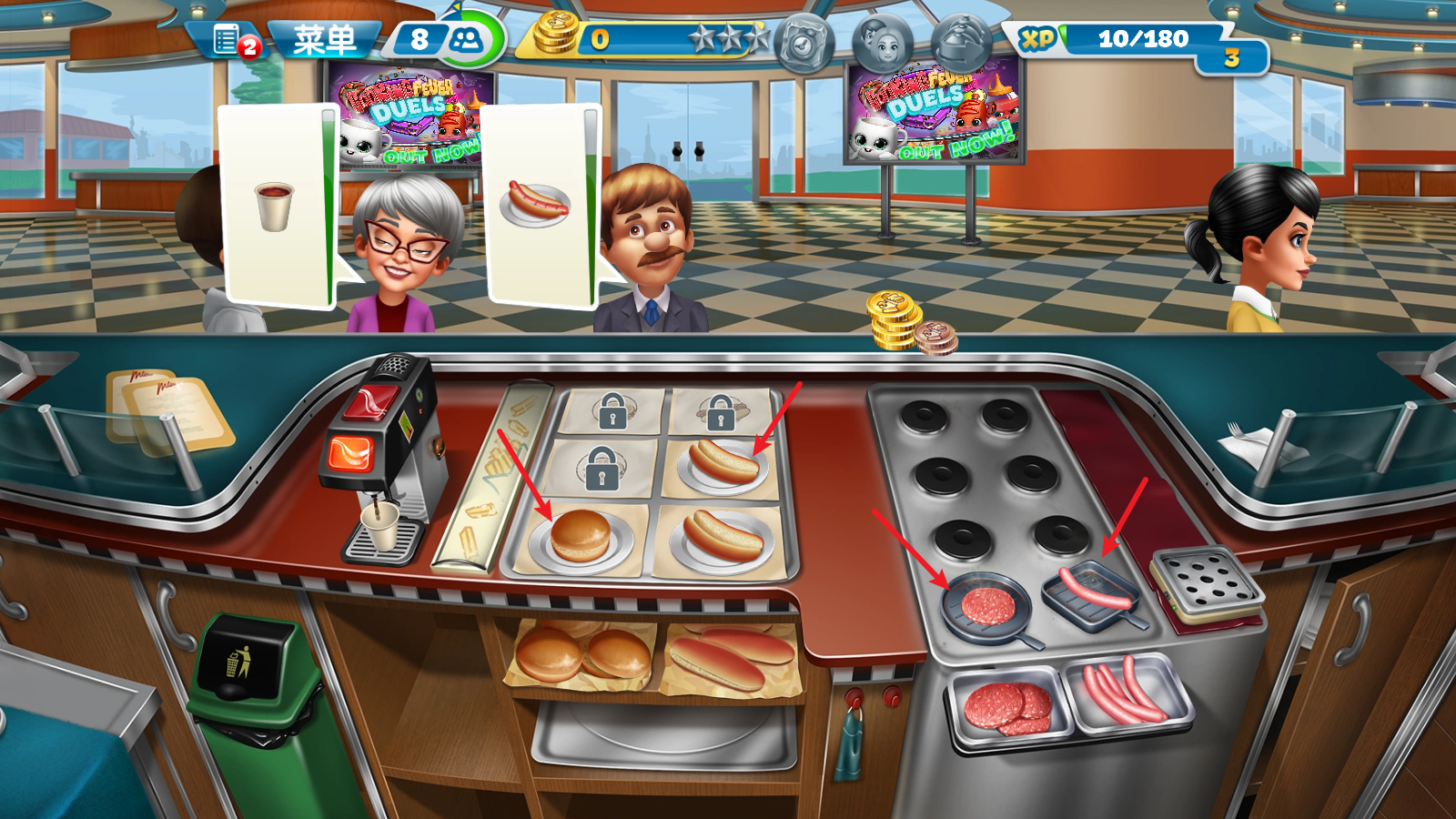The width and height of the screenshot is (1456, 819).
Task: Click the green customer queue icon
Action: pyautogui.click(x=466, y=36)
